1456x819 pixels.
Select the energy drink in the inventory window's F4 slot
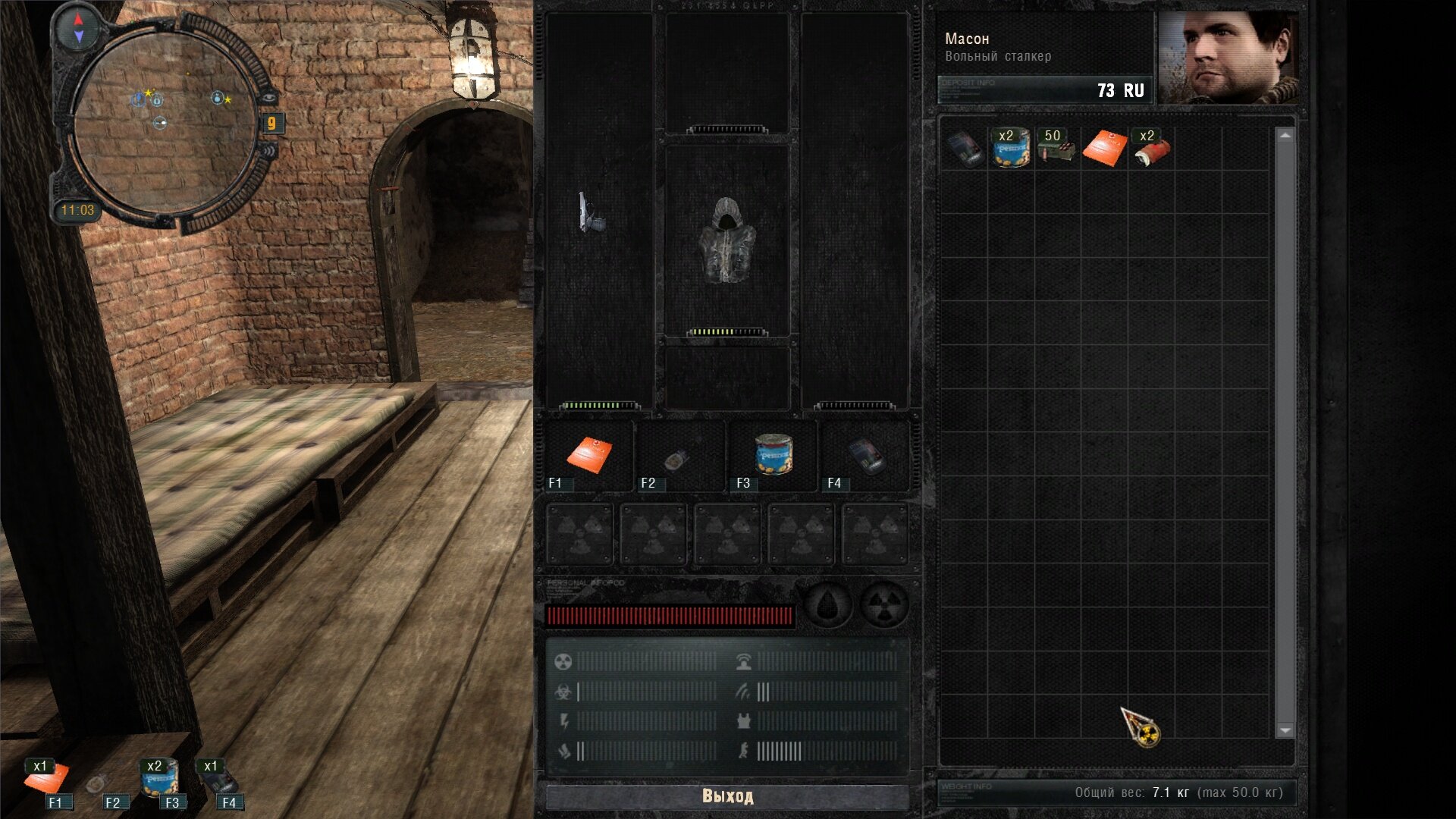[865, 457]
